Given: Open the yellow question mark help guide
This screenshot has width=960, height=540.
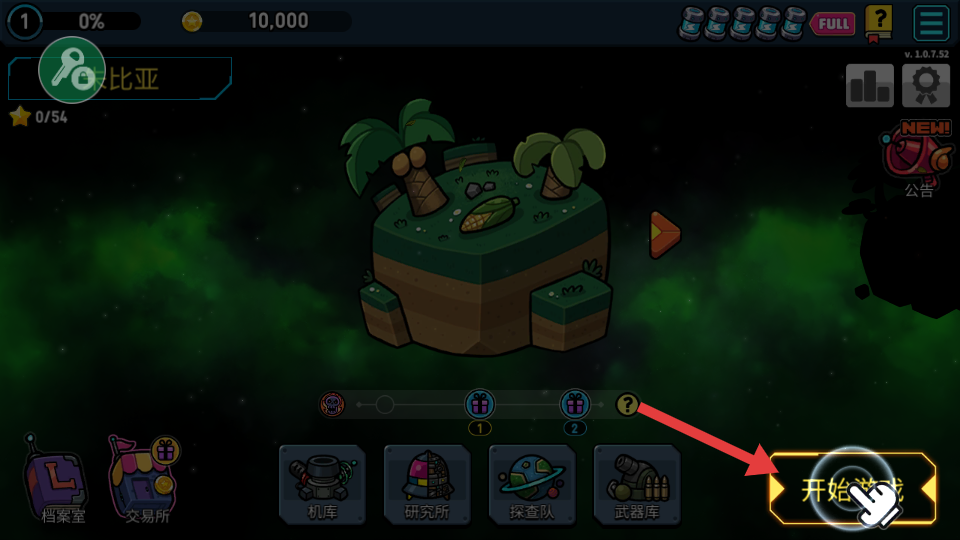Looking at the screenshot, I should tap(878, 22).
